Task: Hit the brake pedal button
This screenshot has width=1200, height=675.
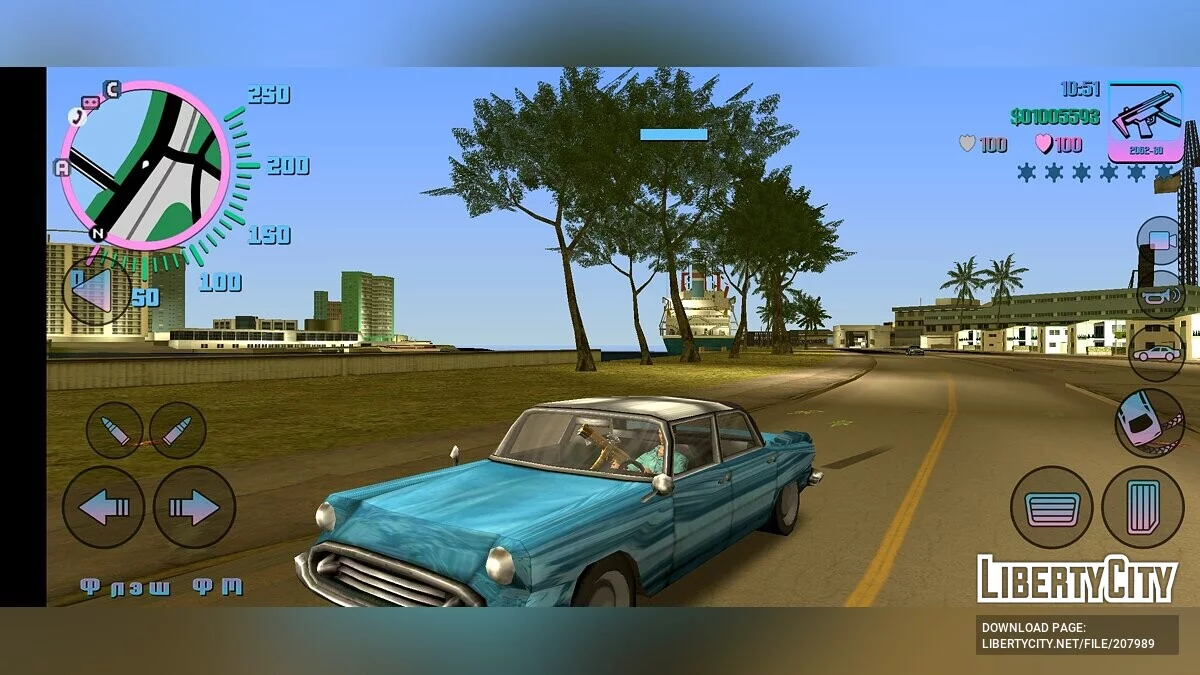Action: point(1051,508)
